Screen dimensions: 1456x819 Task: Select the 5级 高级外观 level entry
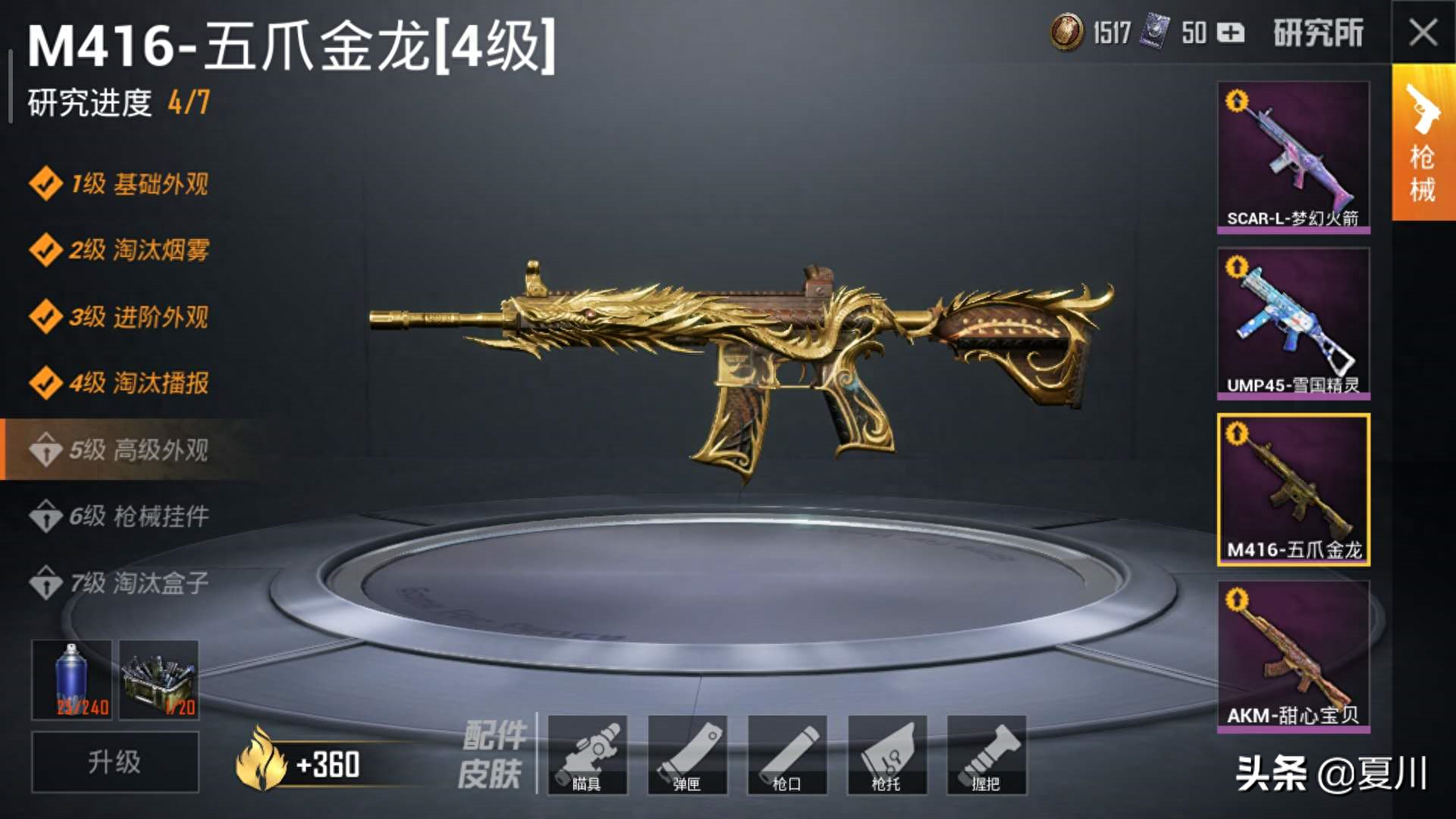click(121, 450)
